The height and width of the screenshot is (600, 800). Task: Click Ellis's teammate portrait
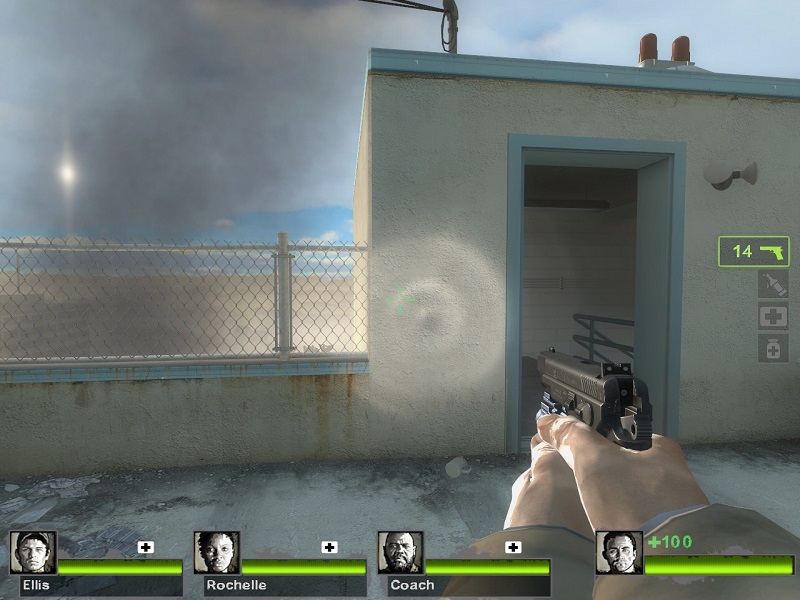pyautogui.click(x=32, y=552)
